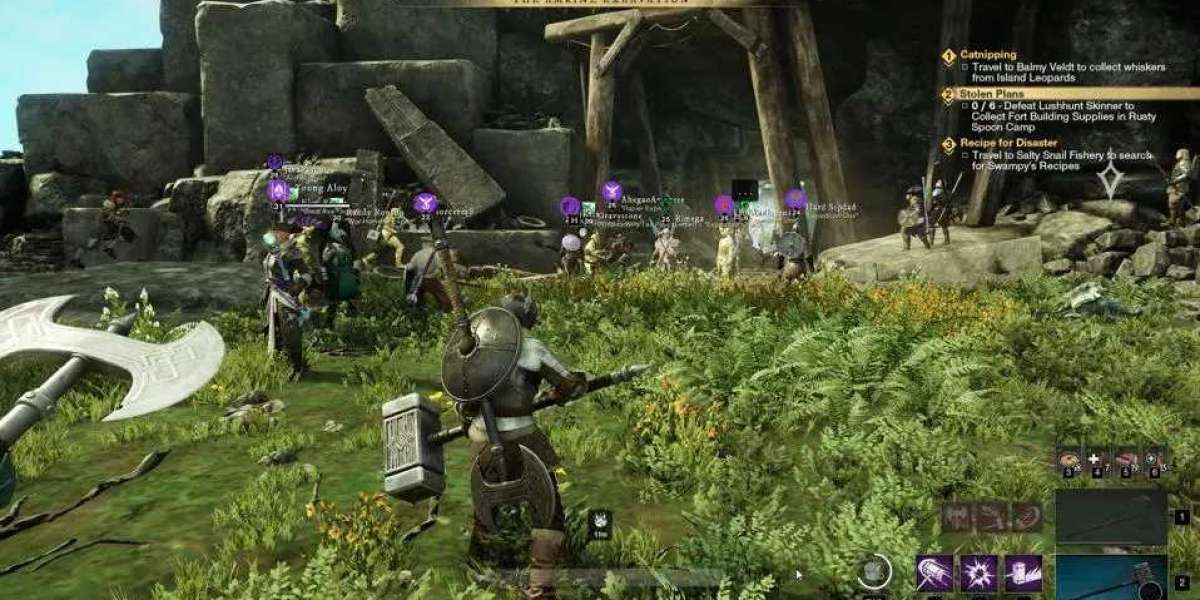This screenshot has width=1200, height=600.
Task: Eat the red meat consumable in quick slot 5
Action: [x=1125, y=460]
